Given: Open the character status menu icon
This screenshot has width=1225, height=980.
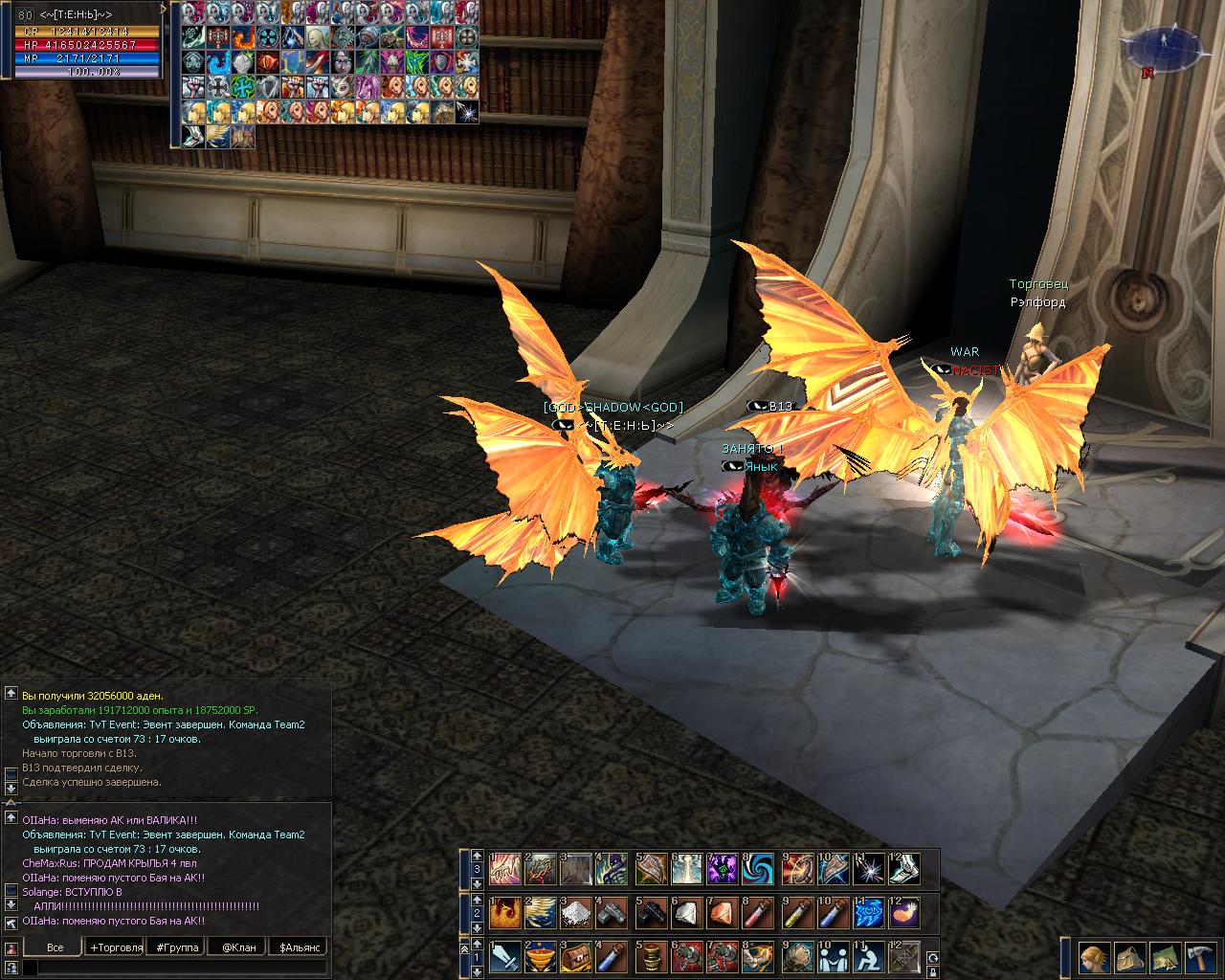Looking at the screenshot, I should point(1092,956).
